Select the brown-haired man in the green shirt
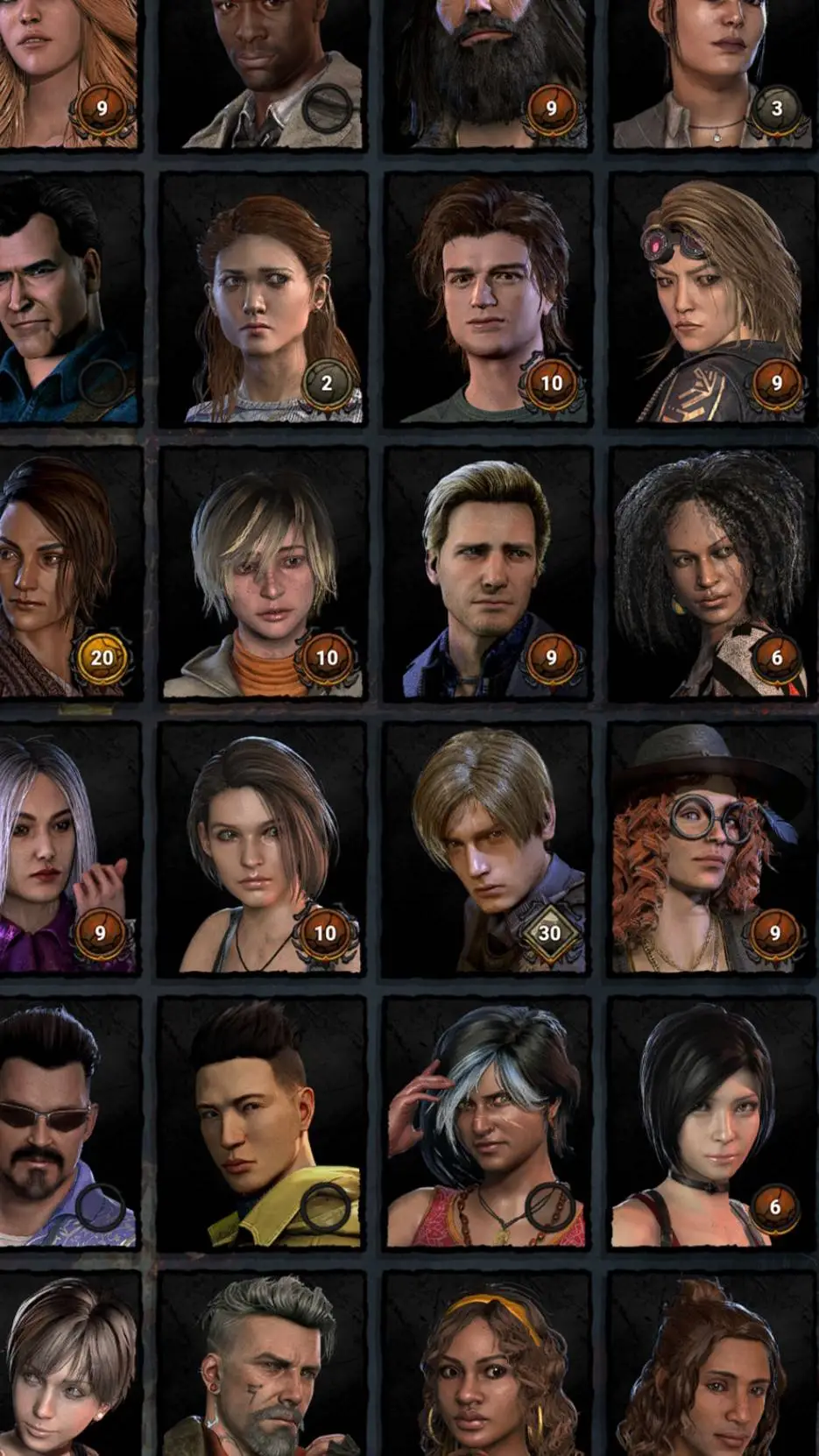The width and height of the screenshot is (819, 1456). tap(488, 299)
